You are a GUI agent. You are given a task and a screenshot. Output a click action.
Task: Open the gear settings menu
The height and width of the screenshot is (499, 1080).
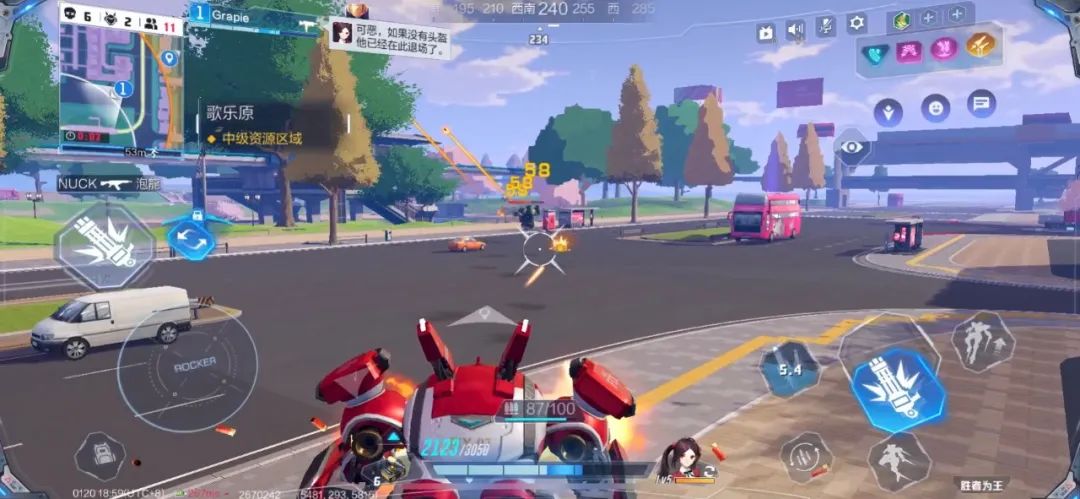(x=857, y=23)
